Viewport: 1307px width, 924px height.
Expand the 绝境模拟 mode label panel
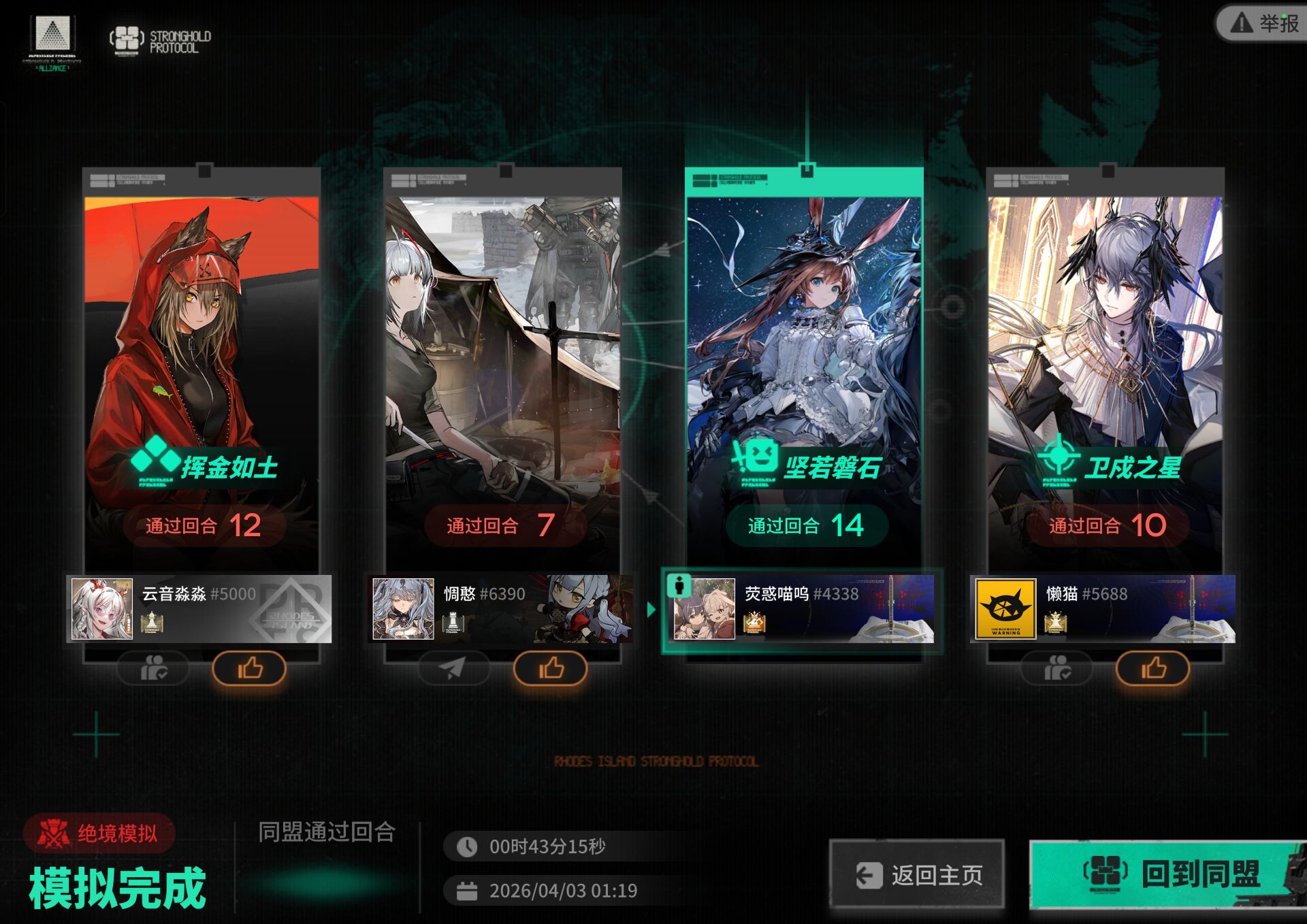[x=98, y=834]
